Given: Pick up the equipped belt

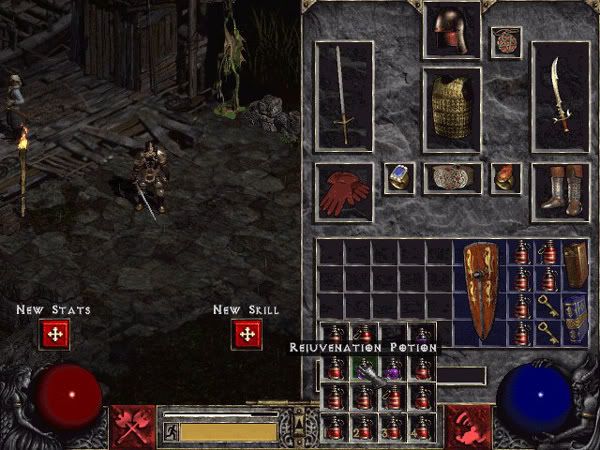Looking at the screenshot, I should click(452, 178).
